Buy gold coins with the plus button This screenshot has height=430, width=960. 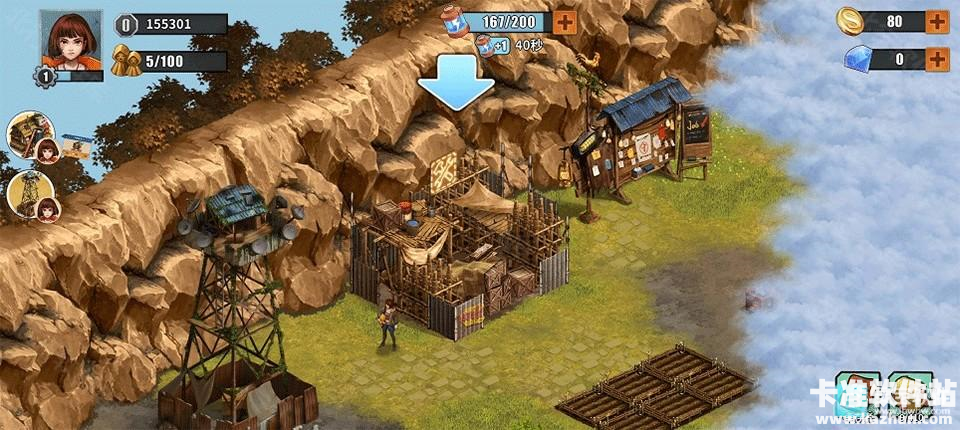click(x=937, y=21)
